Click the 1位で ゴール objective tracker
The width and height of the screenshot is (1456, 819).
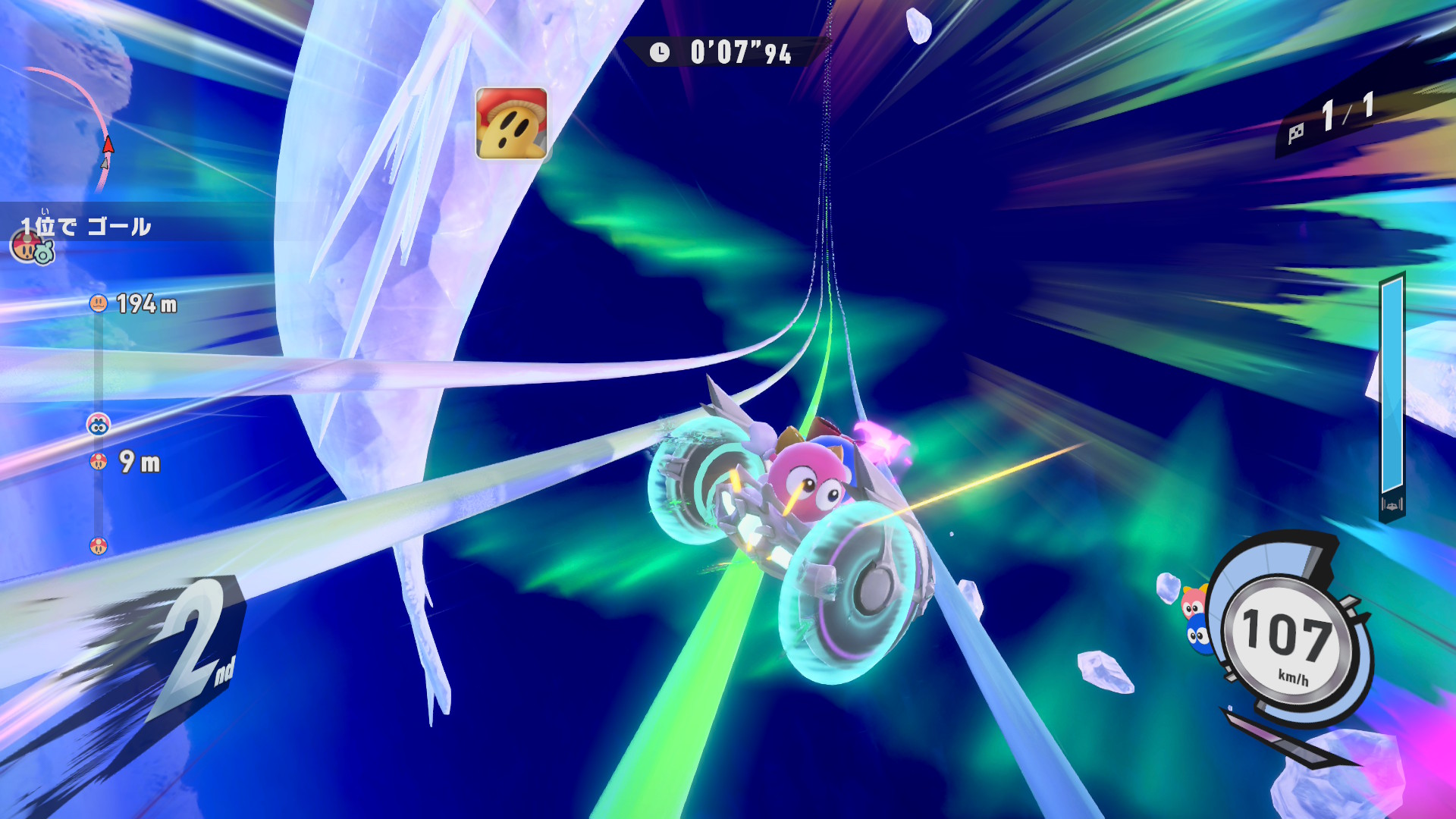[86, 227]
